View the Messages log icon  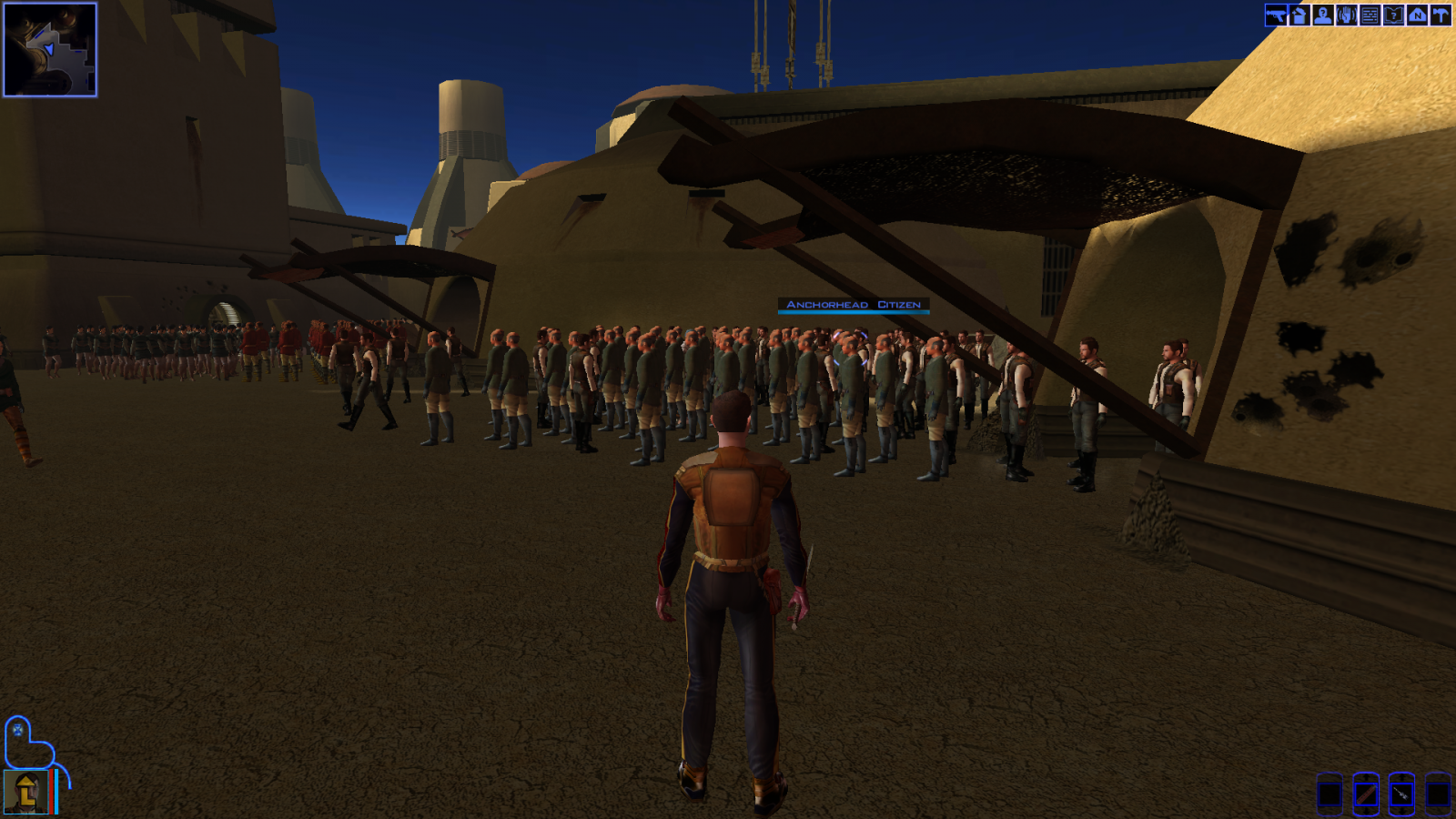click(1370, 15)
